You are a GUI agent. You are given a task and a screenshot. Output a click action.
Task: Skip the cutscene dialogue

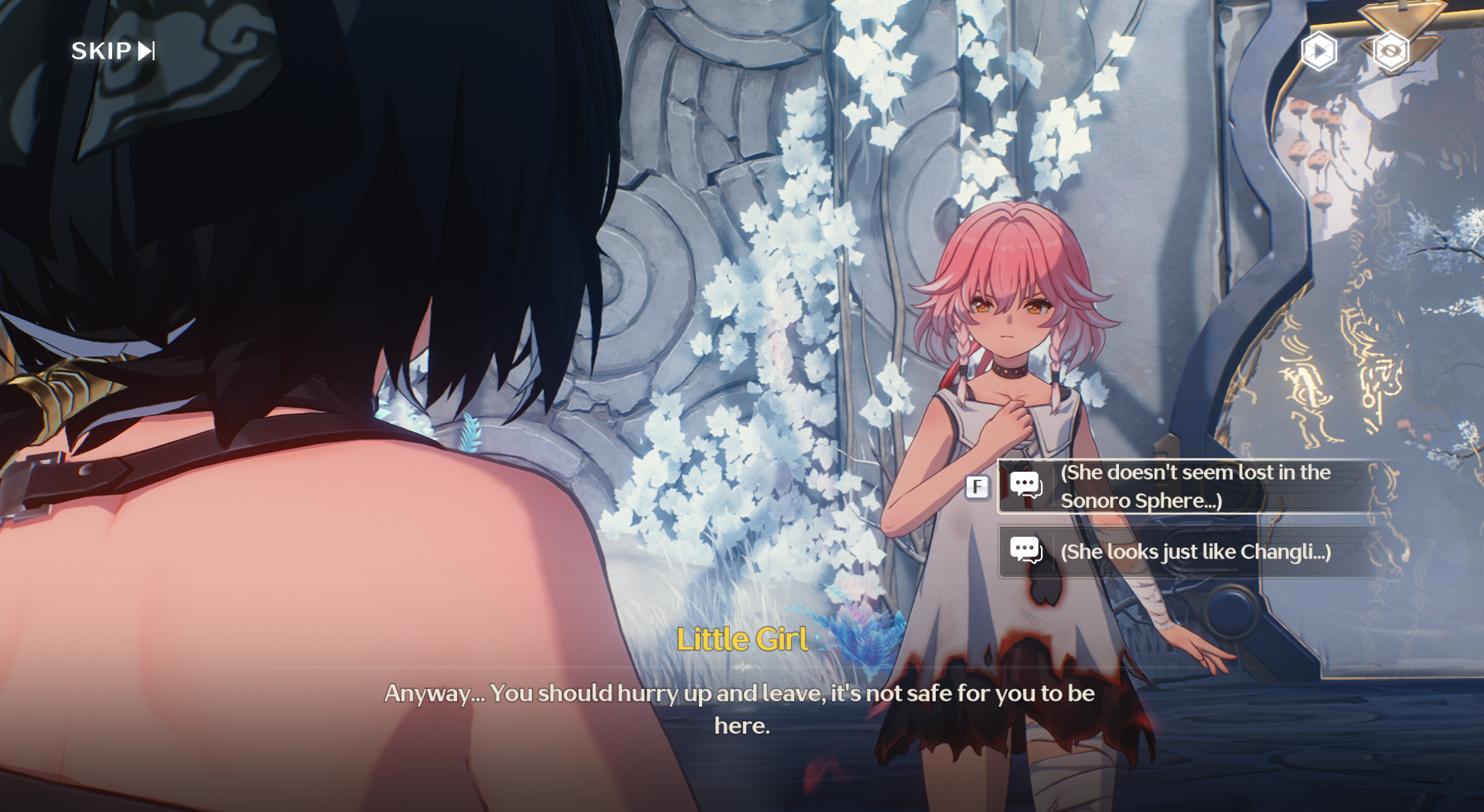click(x=113, y=51)
